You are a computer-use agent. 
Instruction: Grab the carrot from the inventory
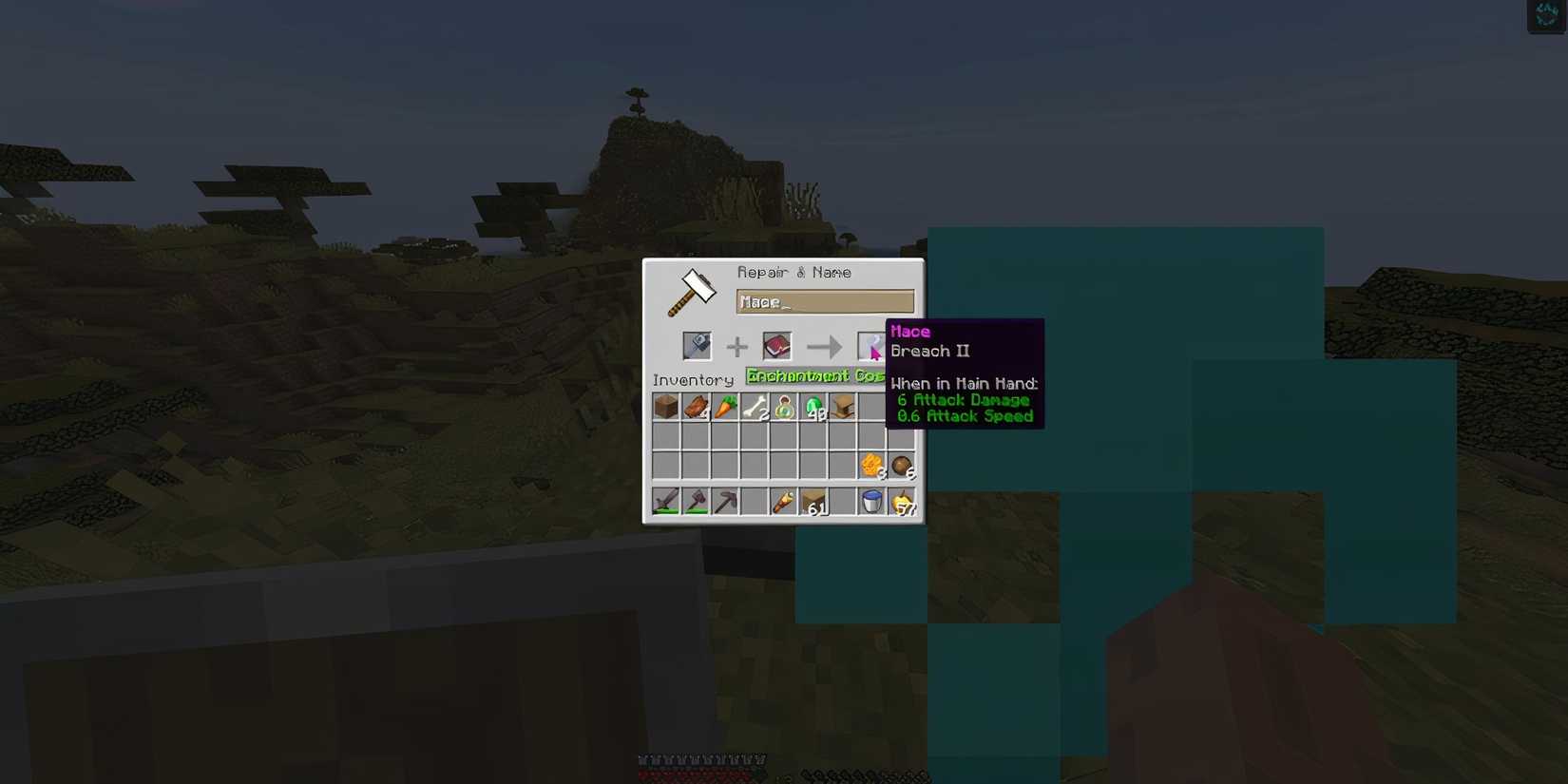pyautogui.click(x=725, y=407)
